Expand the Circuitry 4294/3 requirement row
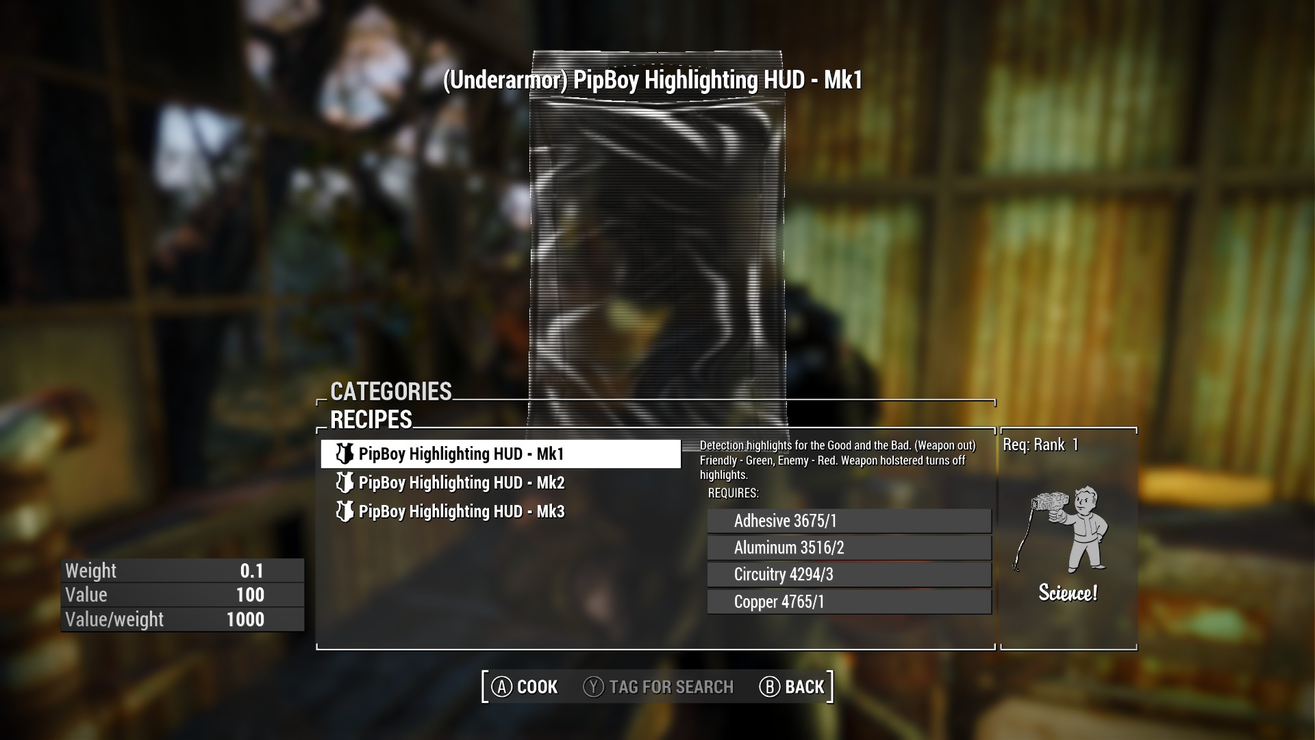 coord(848,574)
